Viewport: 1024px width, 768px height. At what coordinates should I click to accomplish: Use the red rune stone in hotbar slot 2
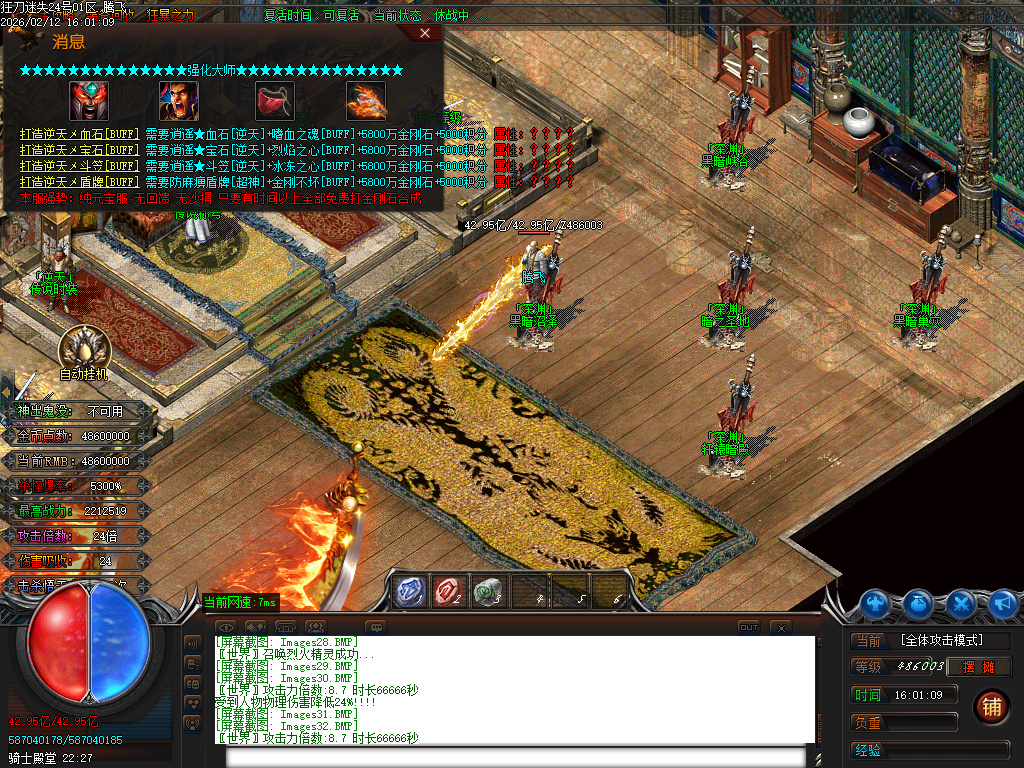coord(449,591)
